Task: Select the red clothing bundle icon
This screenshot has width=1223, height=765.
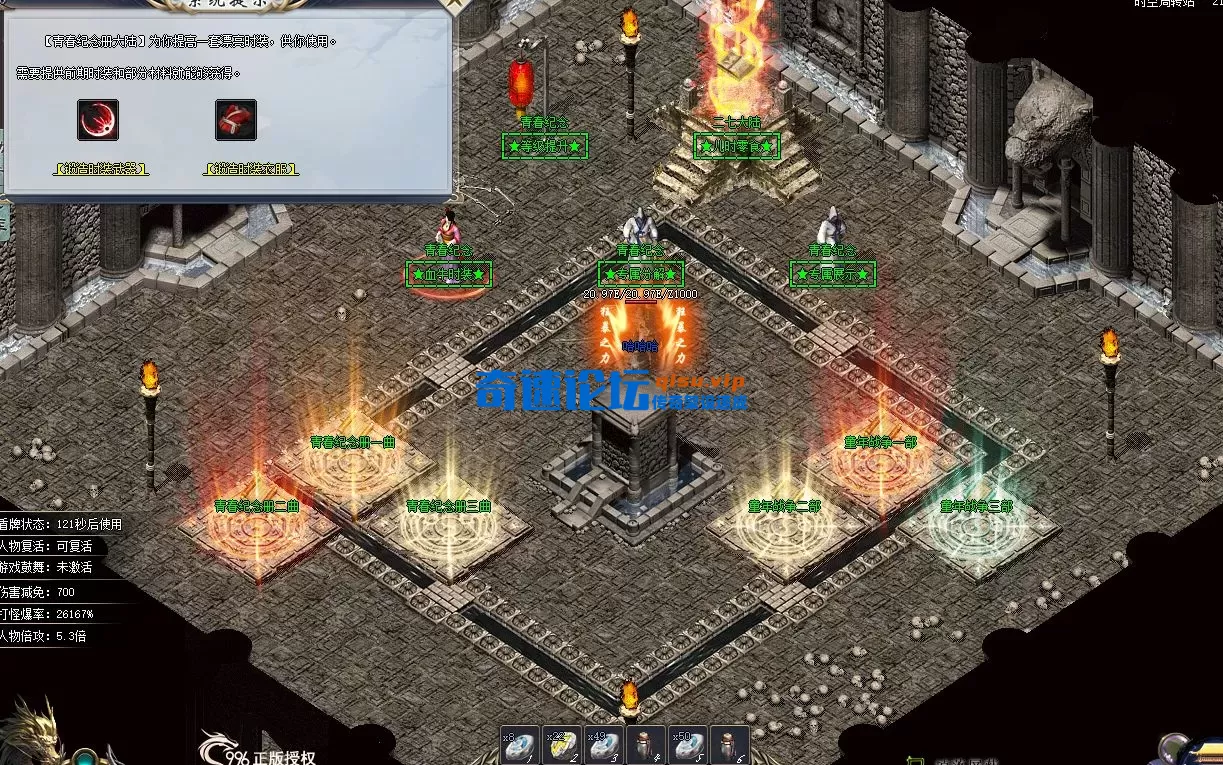Action: point(236,120)
